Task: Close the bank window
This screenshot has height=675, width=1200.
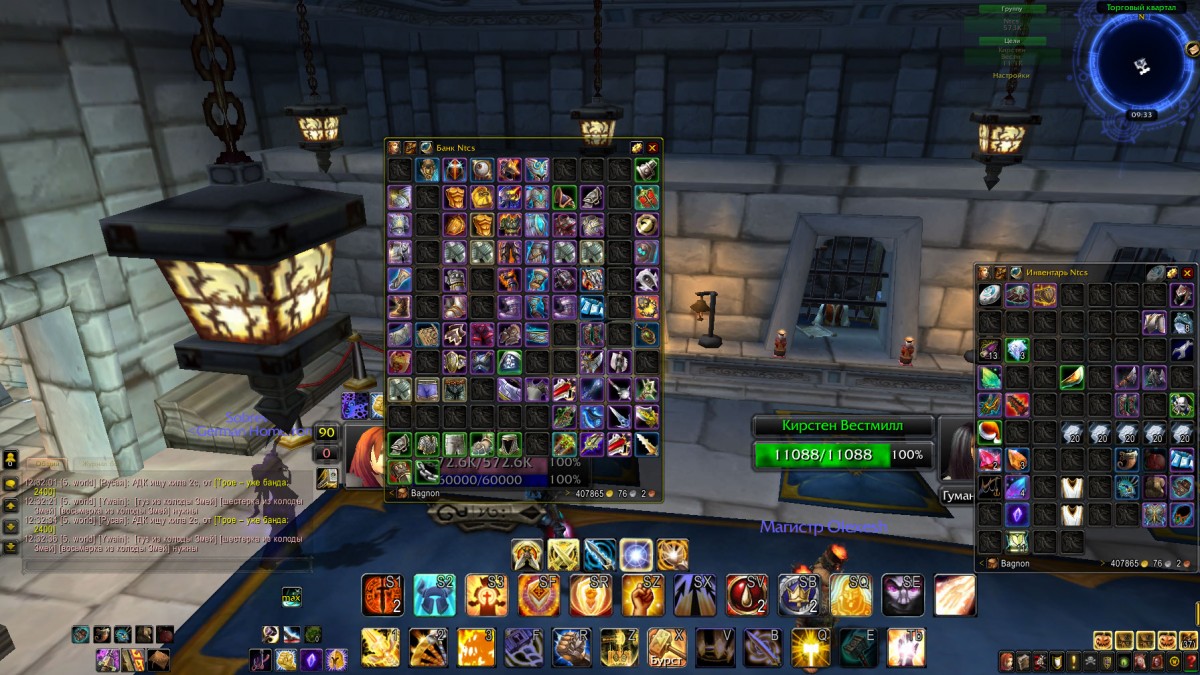Action: point(653,148)
